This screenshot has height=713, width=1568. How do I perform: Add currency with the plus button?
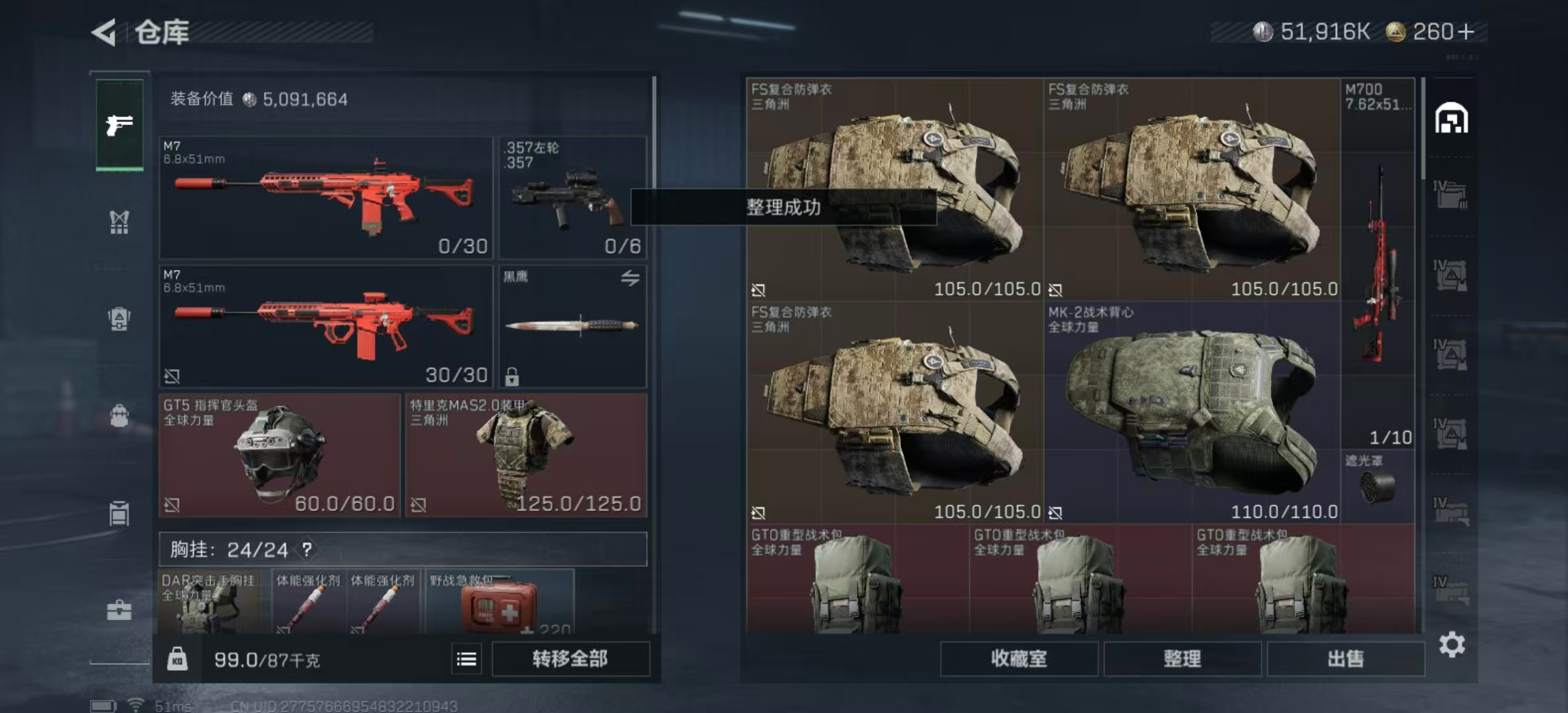[1466, 32]
